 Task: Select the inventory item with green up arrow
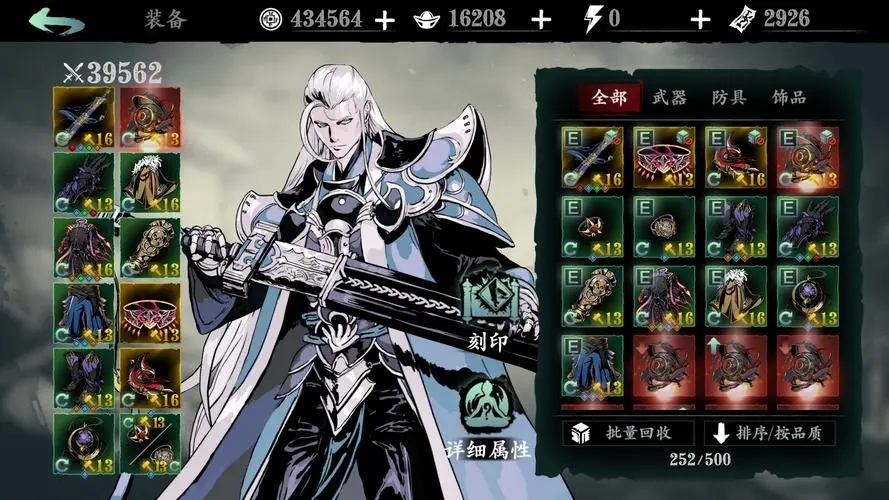tap(736, 365)
